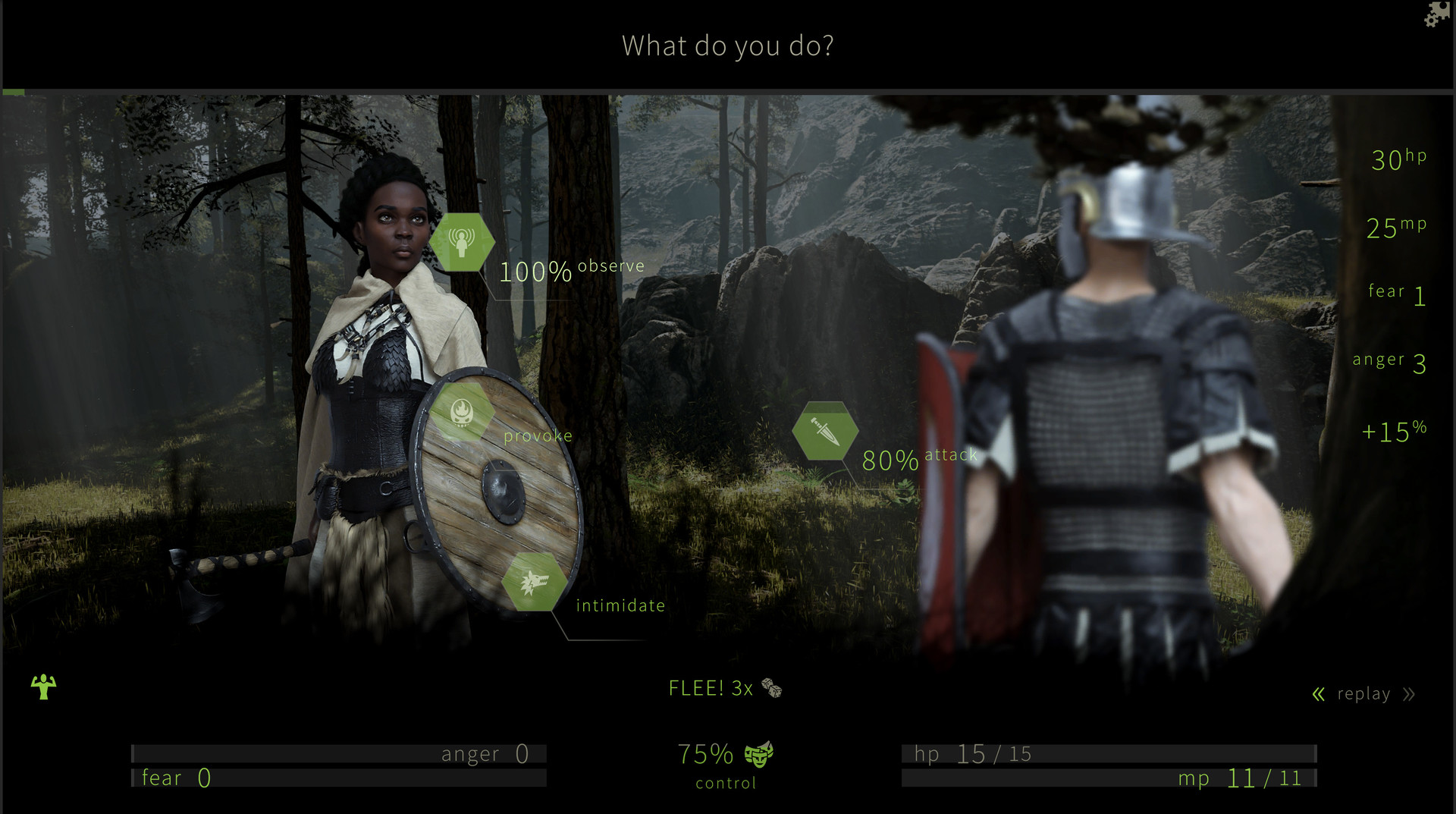This screenshot has height=814, width=1456.
Task: Click the fear progress bar
Action: pyautogui.click(x=341, y=778)
